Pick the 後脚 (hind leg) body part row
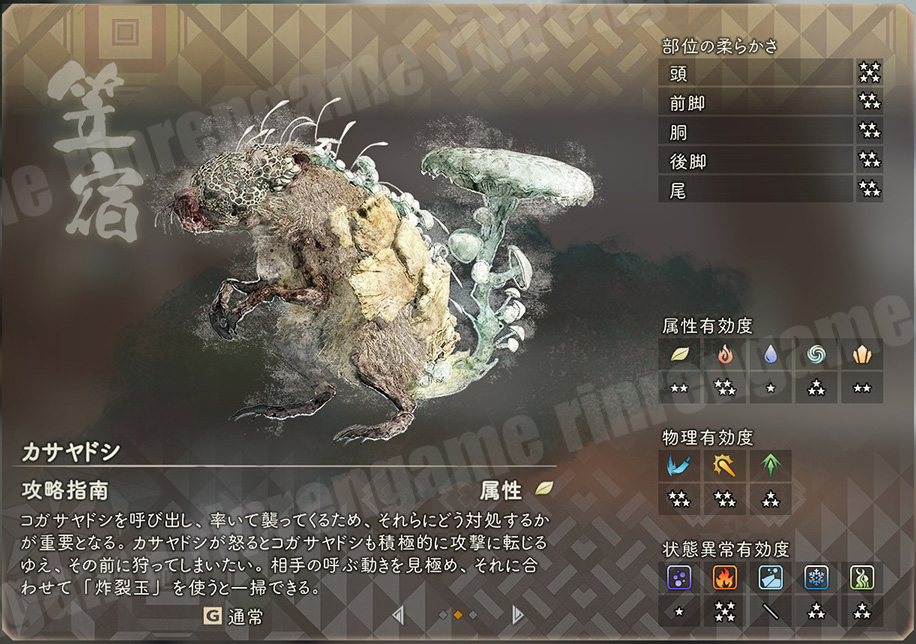This screenshot has height=644, width=916. point(756,159)
